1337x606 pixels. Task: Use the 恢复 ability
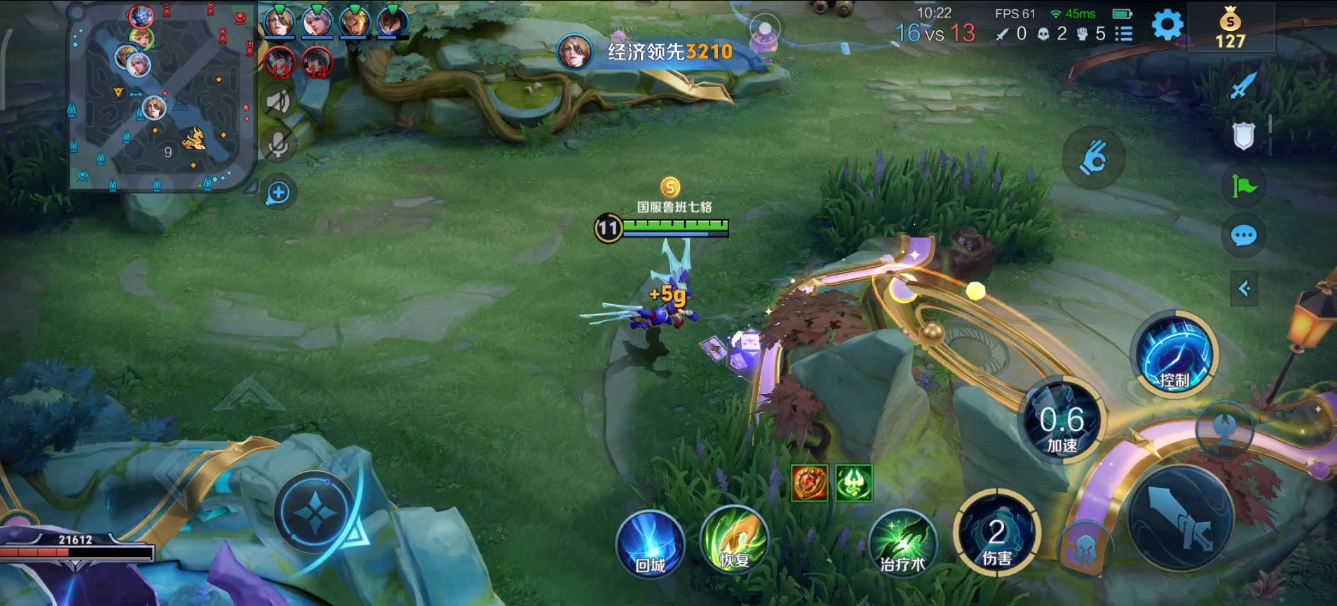(734, 541)
